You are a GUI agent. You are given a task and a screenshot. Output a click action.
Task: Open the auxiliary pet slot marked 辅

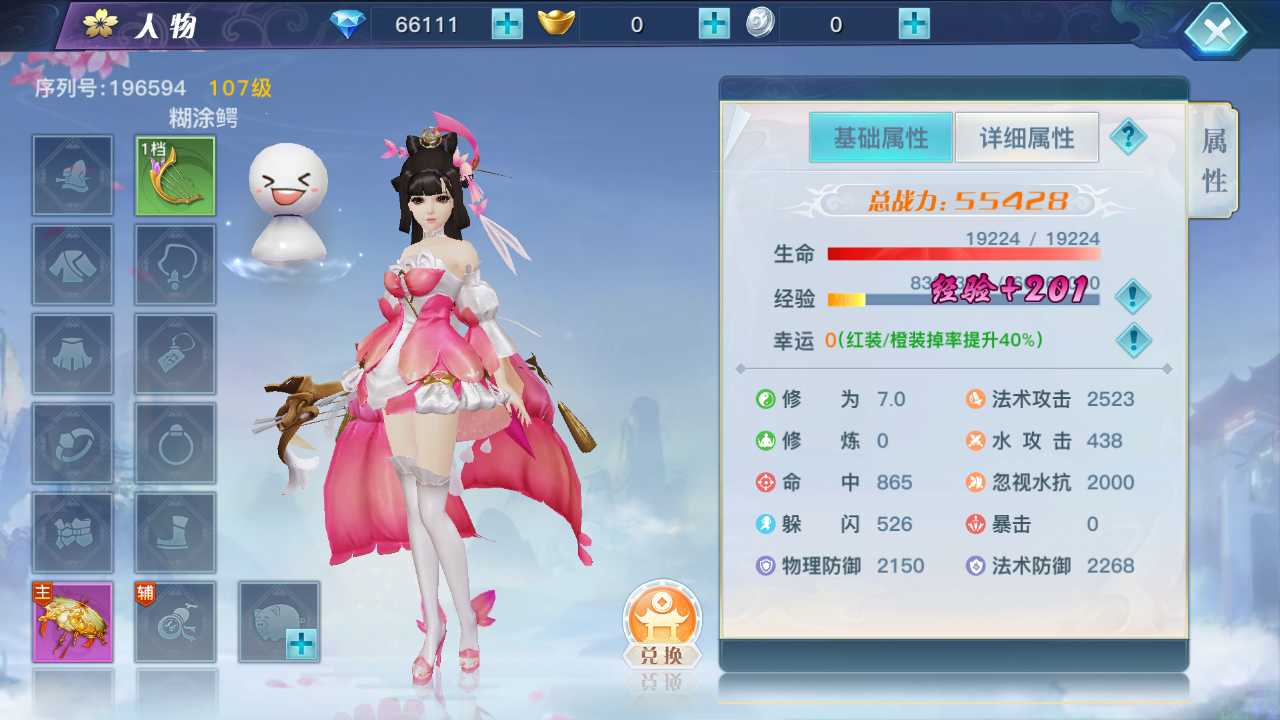tap(174, 621)
